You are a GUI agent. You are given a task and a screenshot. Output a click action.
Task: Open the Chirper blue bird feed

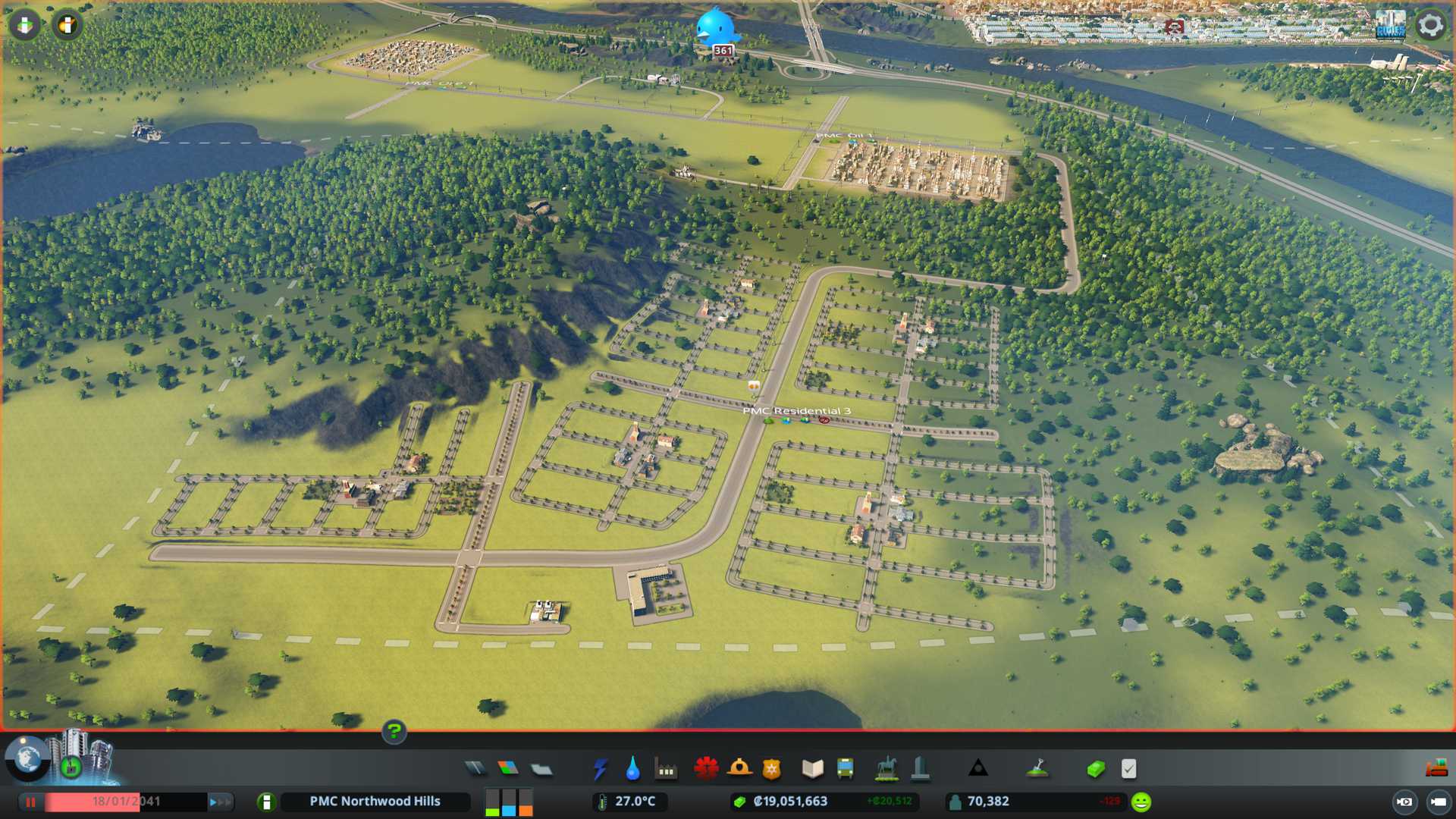click(x=717, y=27)
